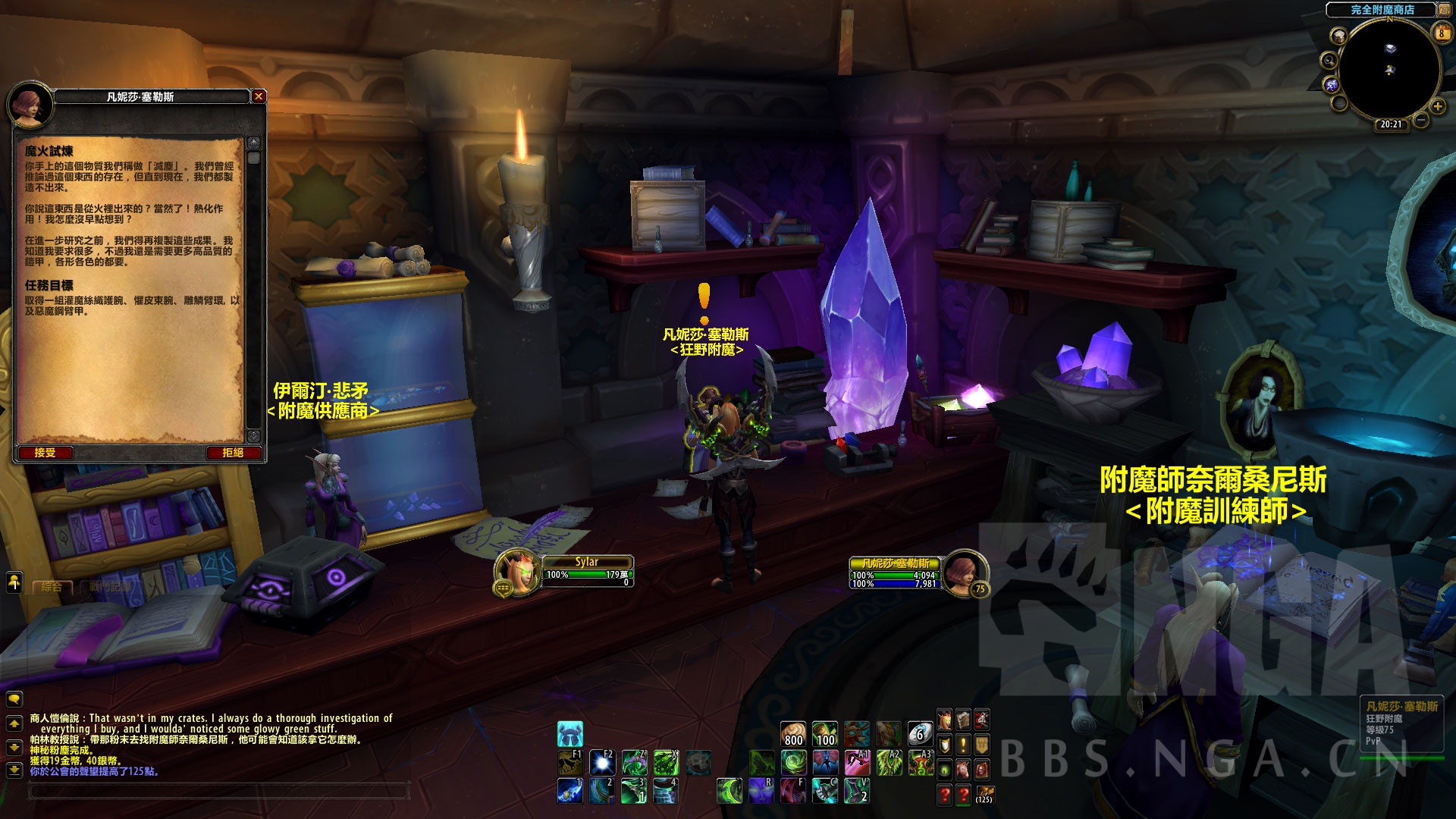Click the target portrait of 凡妮莎·塞勒斯

point(963,570)
